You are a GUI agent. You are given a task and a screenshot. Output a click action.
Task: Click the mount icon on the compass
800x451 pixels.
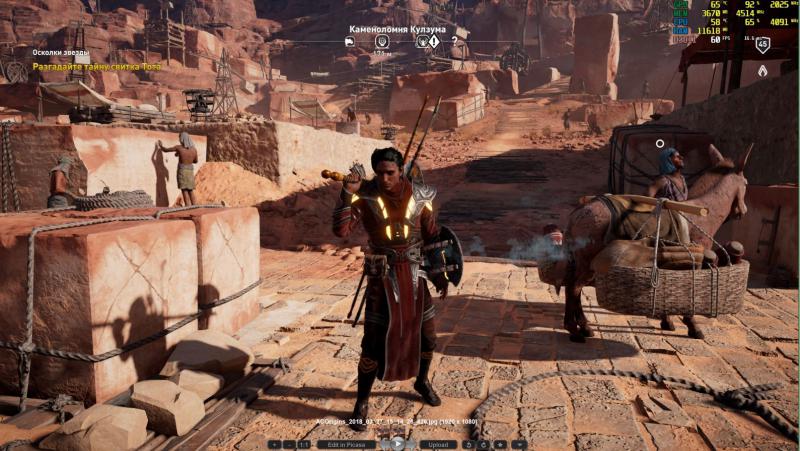[x=349, y=42]
